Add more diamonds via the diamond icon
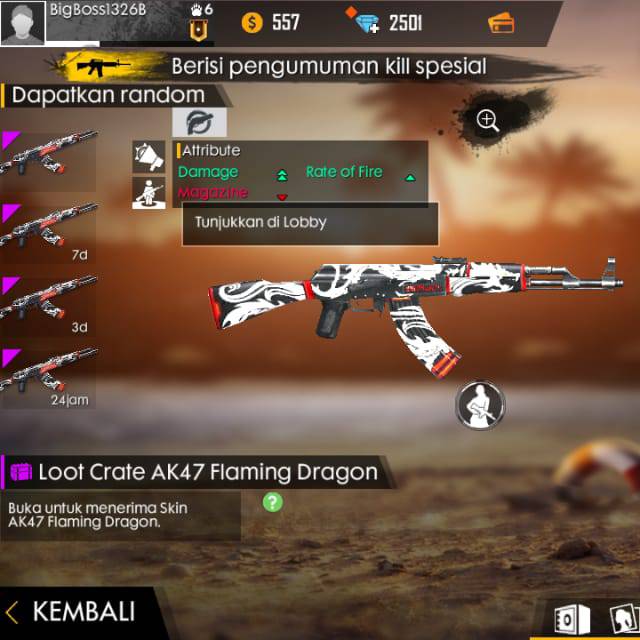Image resolution: width=640 pixels, height=640 pixels. (364, 21)
